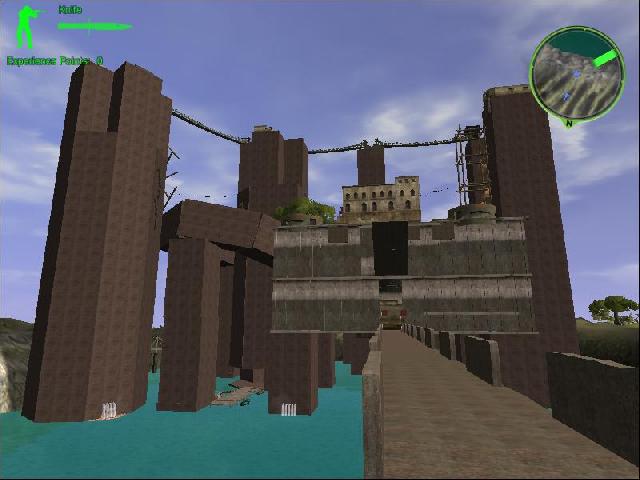Click the Knife weapon icon

pos(94,26)
